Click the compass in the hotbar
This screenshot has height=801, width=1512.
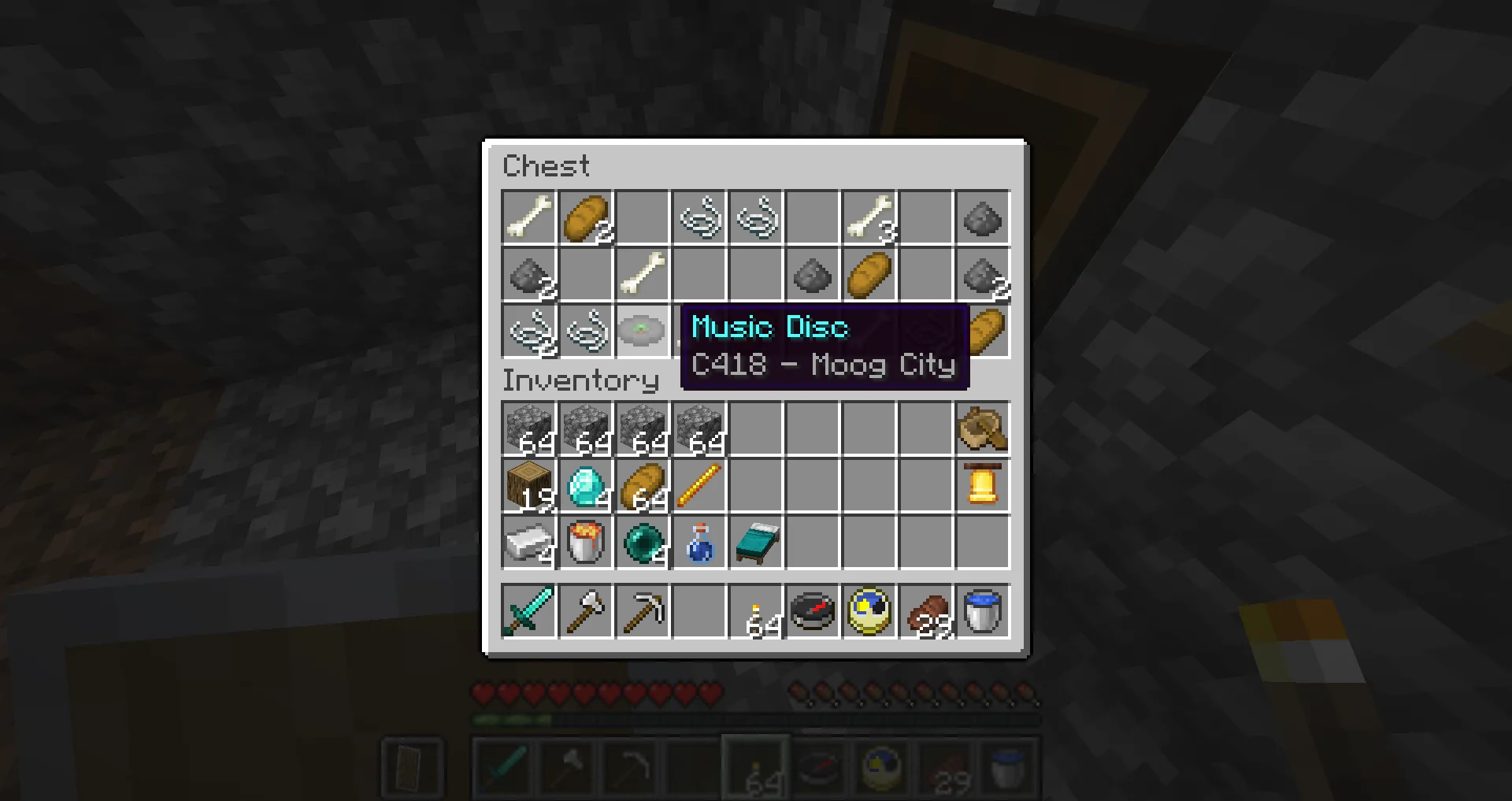812,613
